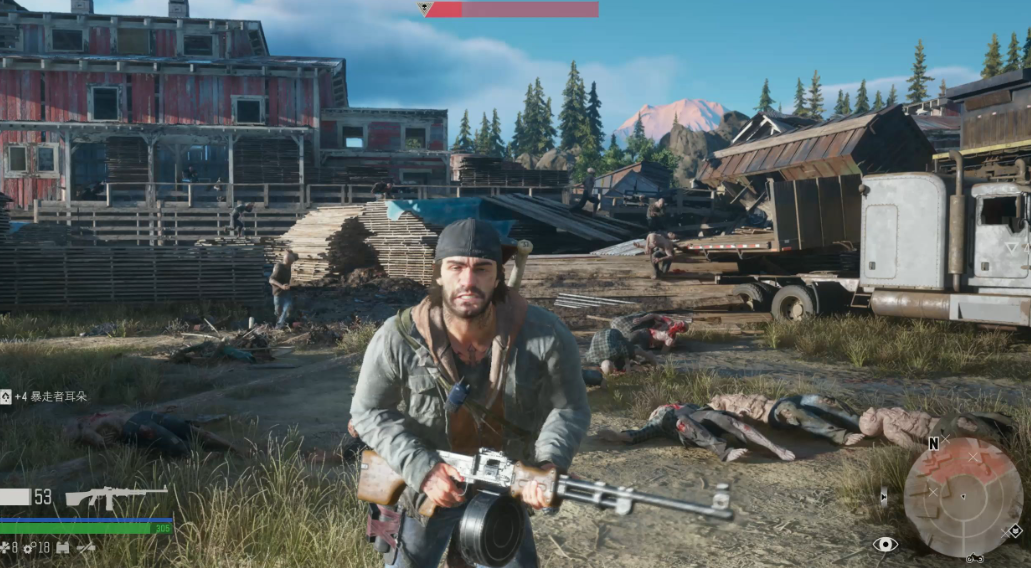Click the circular minimap
The image size is (1031, 568).
(x=963, y=497)
